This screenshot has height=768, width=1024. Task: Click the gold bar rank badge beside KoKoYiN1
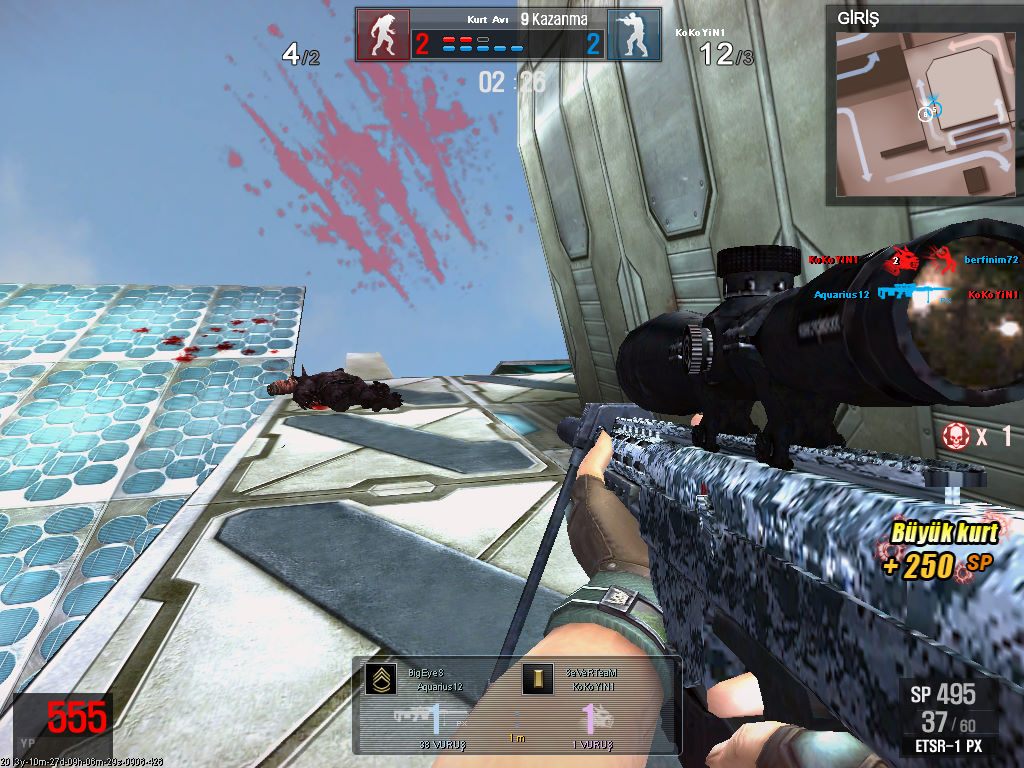(x=538, y=680)
